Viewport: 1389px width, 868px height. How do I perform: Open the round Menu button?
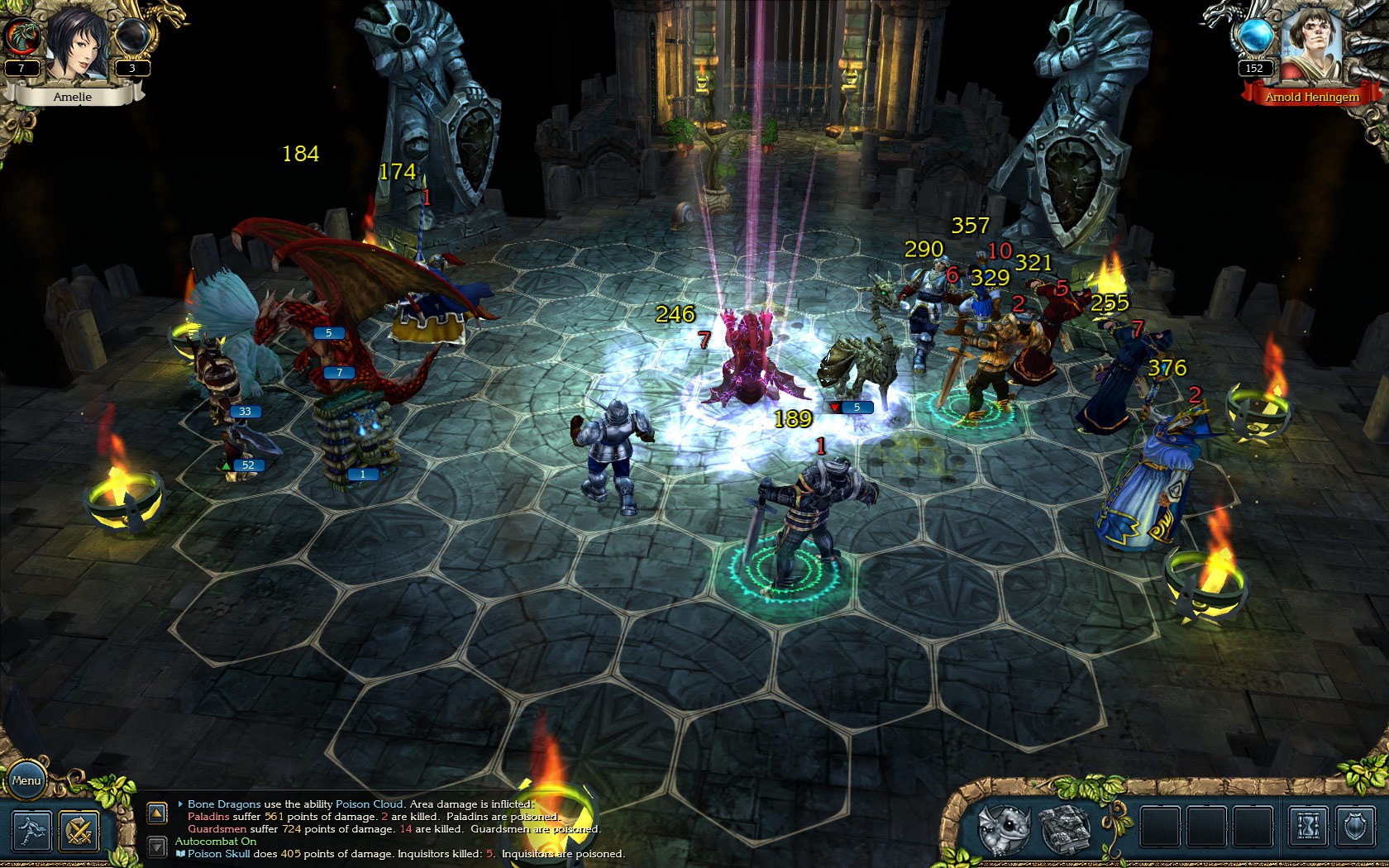pos(26,780)
